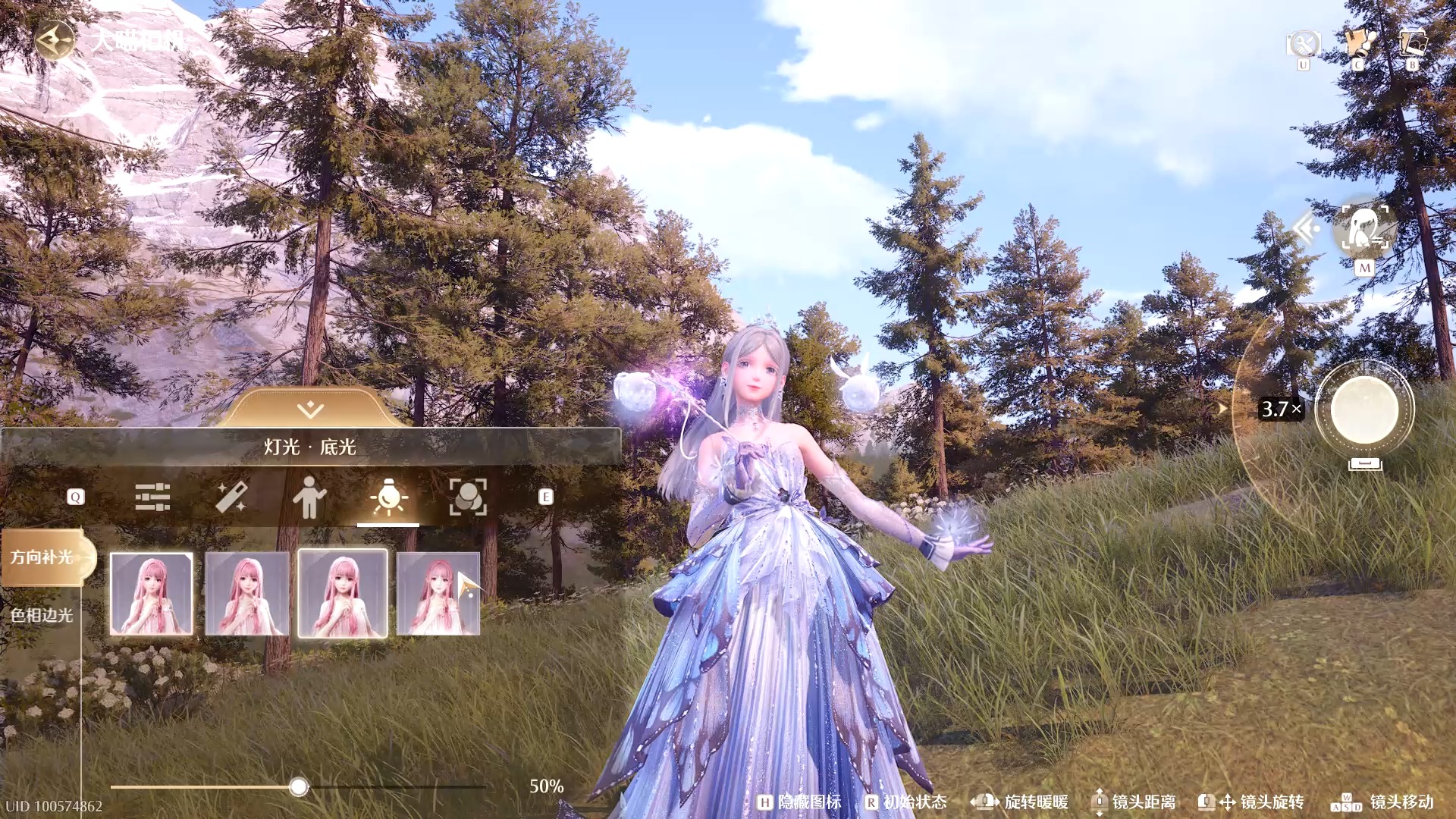This screenshot has height=819, width=1456.
Task: Click the 50% light intensity slider handle
Action: [x=299, y=787]
